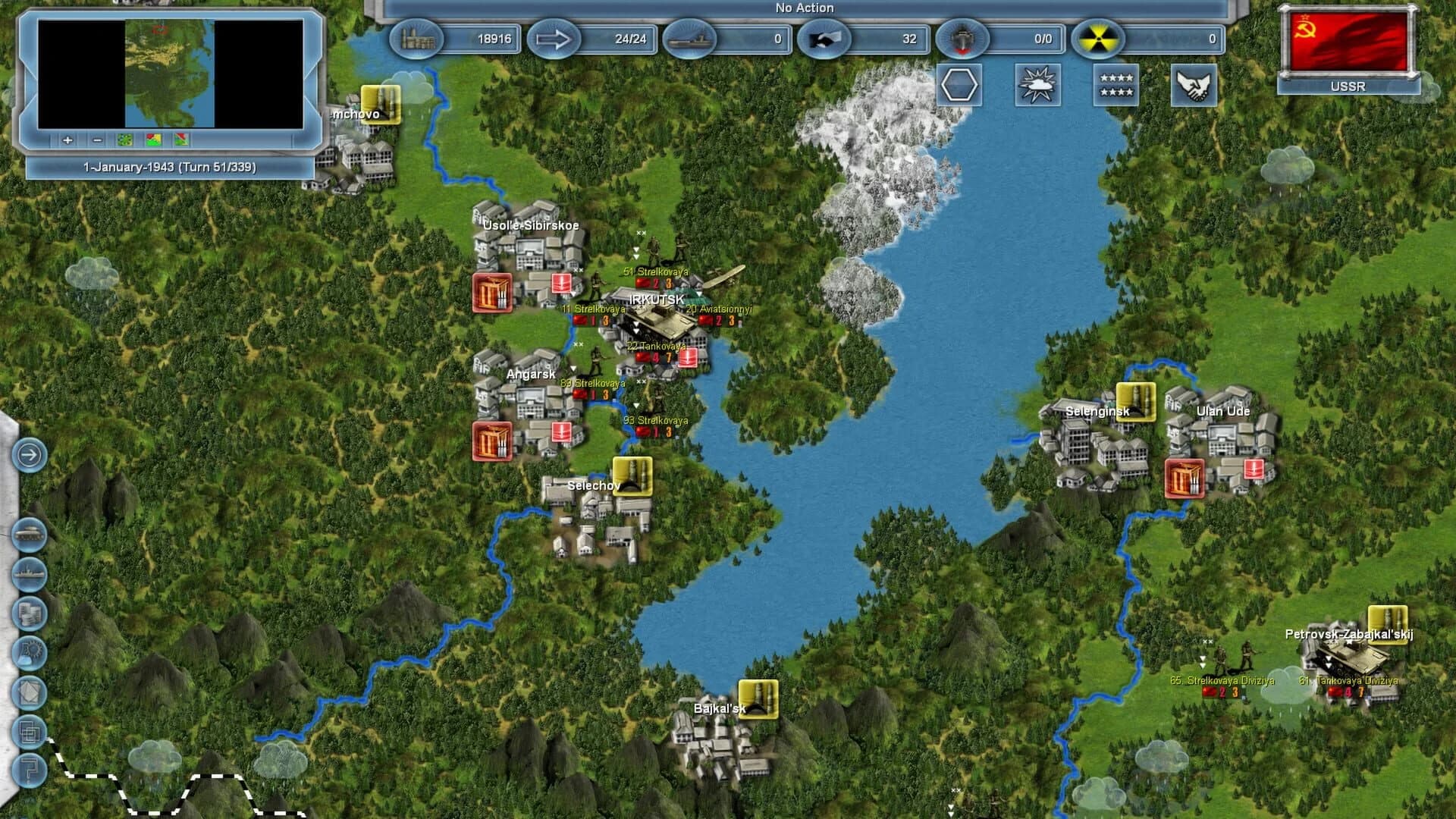Click the hexagon grid icon below resources bar
The image size is (1456, 819).
pos(958,86)
